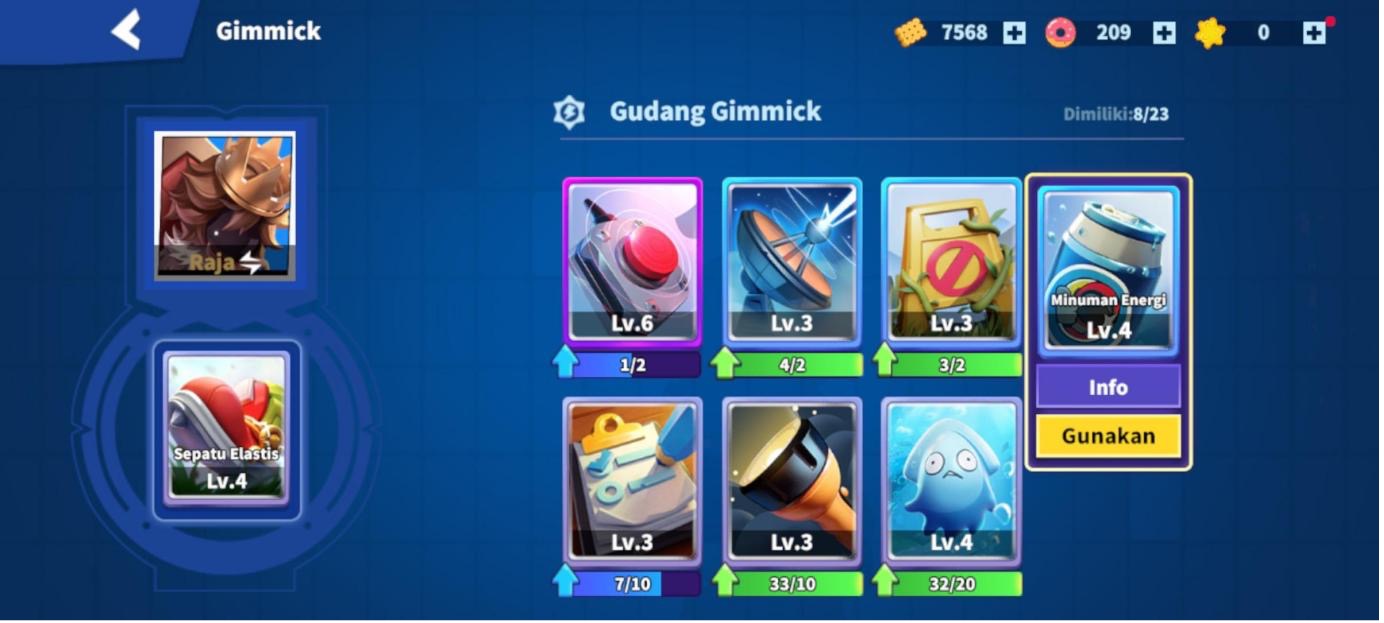The height and width of the screenshot is (623, 1384).
Task: Go back using the white arrow
Action: (x=127, y=30)
